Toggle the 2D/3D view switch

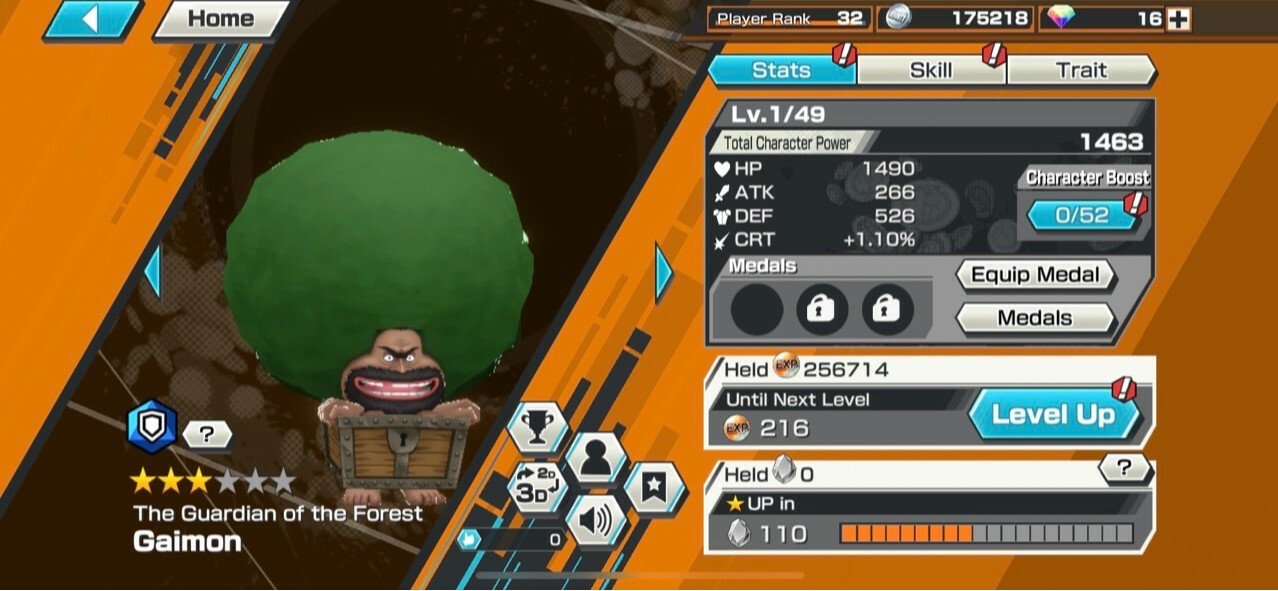click(536, 490)
